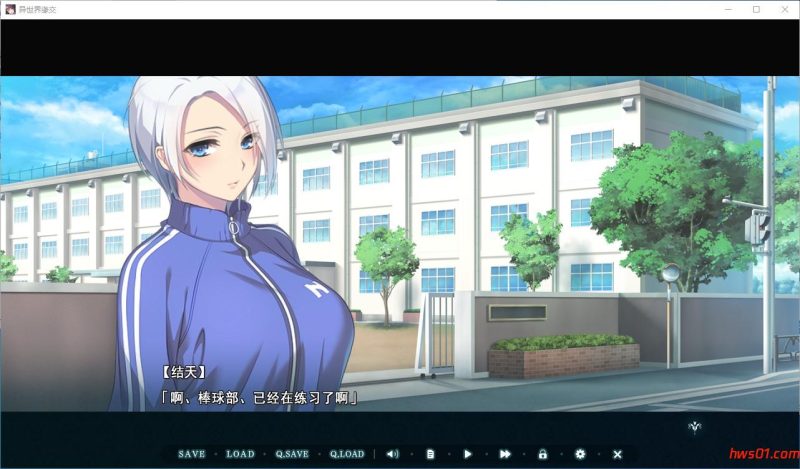
Task: Activate the fast-forward skip button
Action: (505, 454)
